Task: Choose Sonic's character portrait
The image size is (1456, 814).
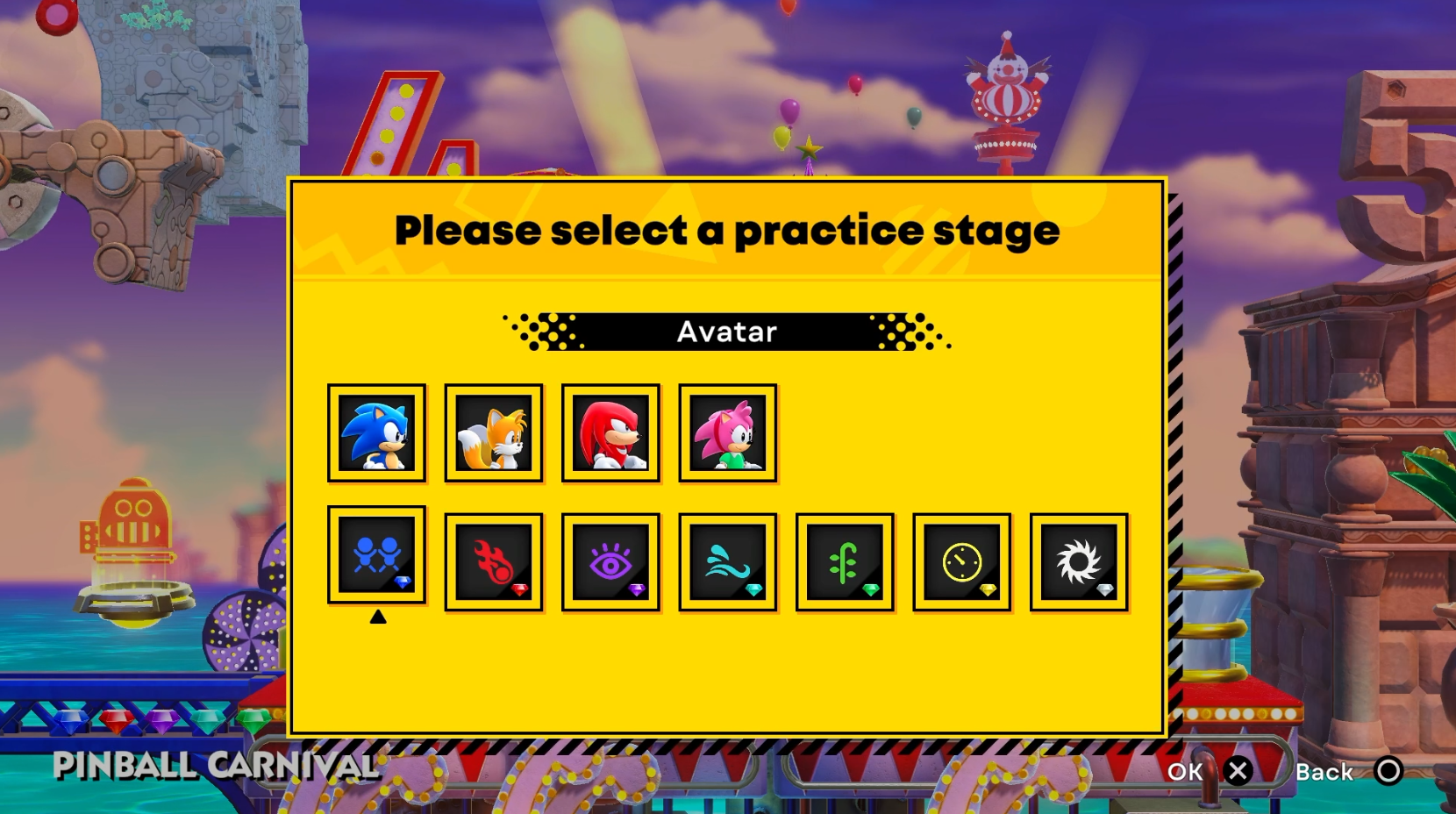Action: (x=377, y=432)
